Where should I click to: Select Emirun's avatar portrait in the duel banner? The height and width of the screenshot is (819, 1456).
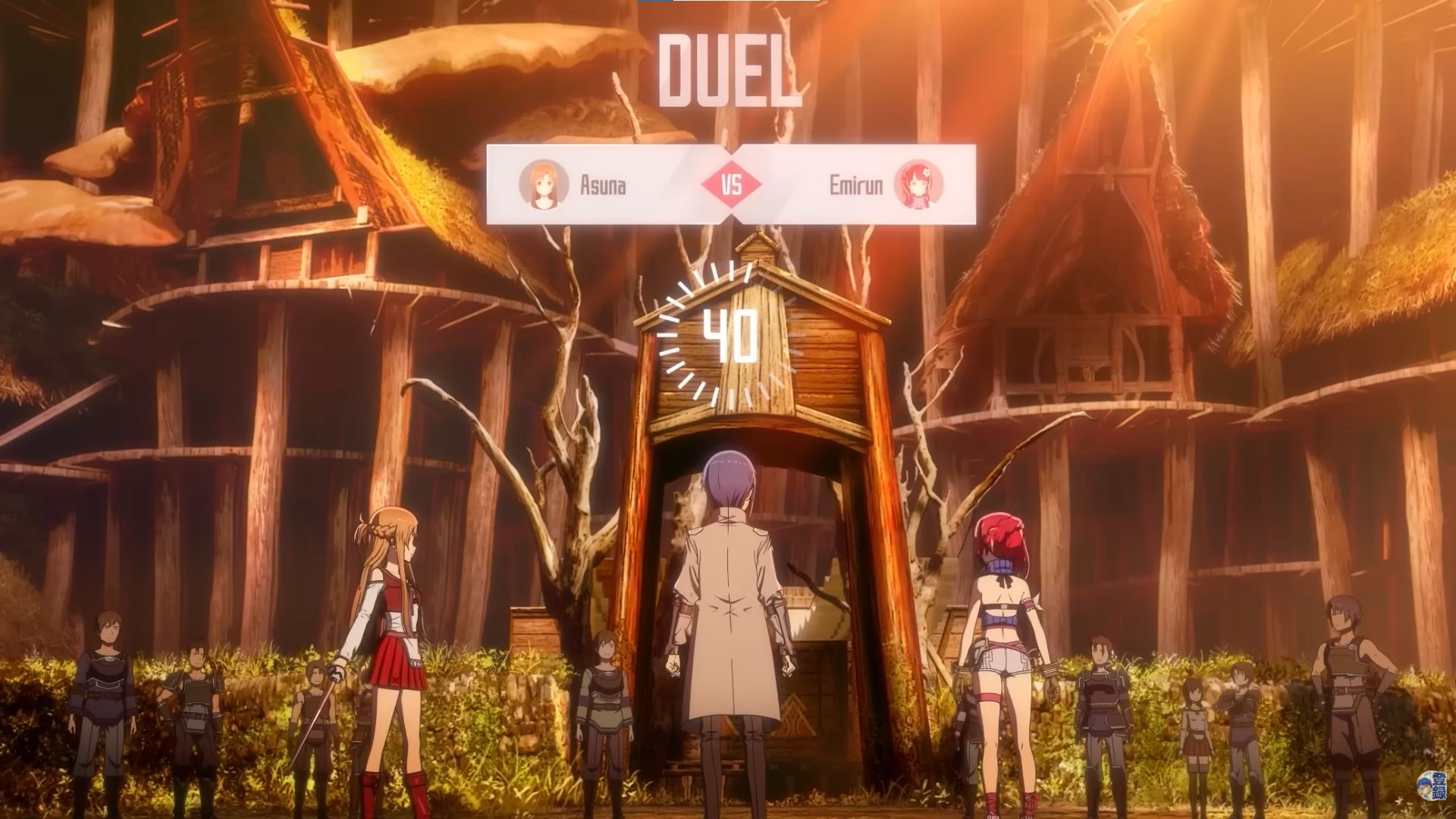pos(918,184)
